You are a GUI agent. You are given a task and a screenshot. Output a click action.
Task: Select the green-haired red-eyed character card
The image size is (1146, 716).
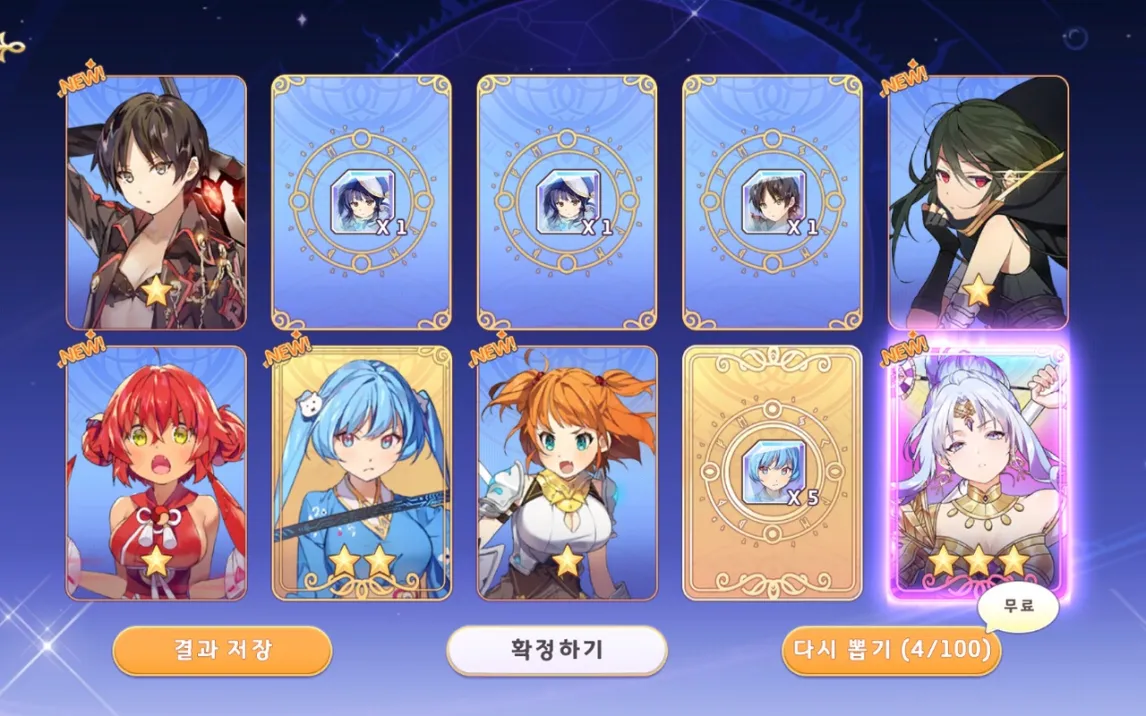[x=977, y=203]
